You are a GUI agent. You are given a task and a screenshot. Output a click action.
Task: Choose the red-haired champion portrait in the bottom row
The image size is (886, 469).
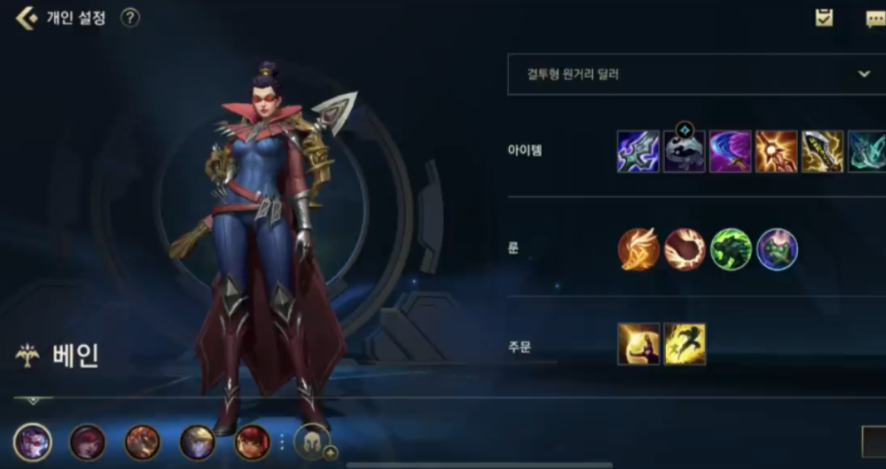[x=252, y=441]
